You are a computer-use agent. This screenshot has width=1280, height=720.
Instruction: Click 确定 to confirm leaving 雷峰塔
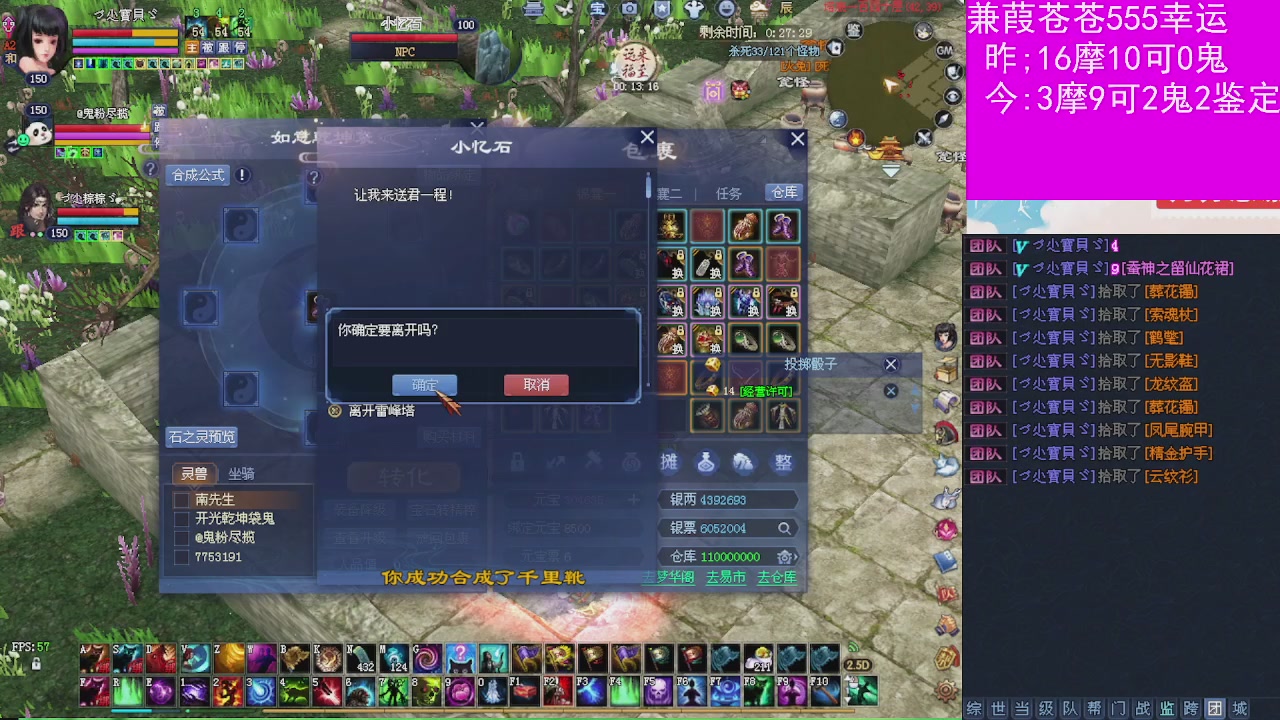pyautogui.click(x=426, y=385)
